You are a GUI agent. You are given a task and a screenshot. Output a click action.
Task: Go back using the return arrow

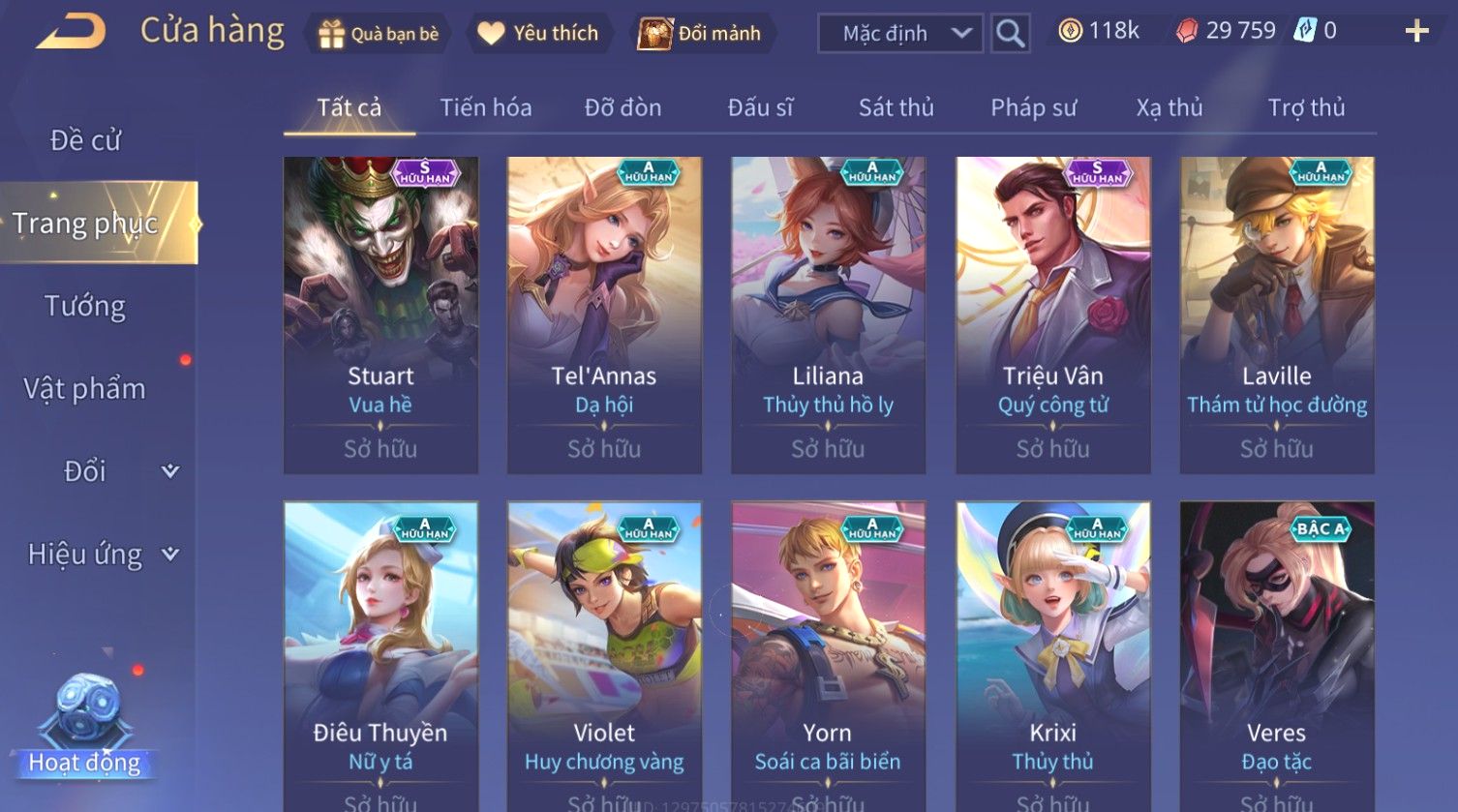click(71, 31)
